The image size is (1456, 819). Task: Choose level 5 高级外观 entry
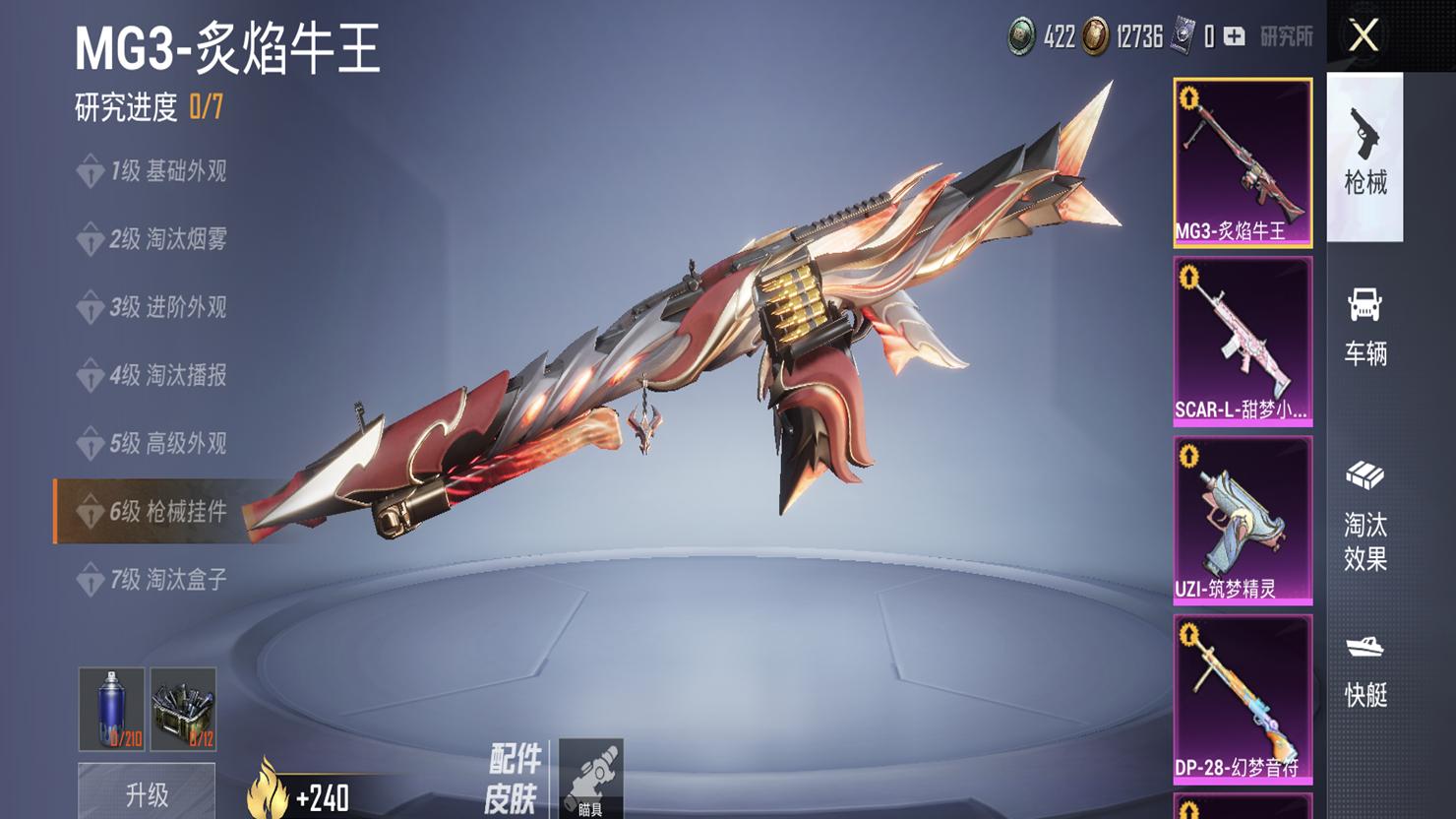167,443
